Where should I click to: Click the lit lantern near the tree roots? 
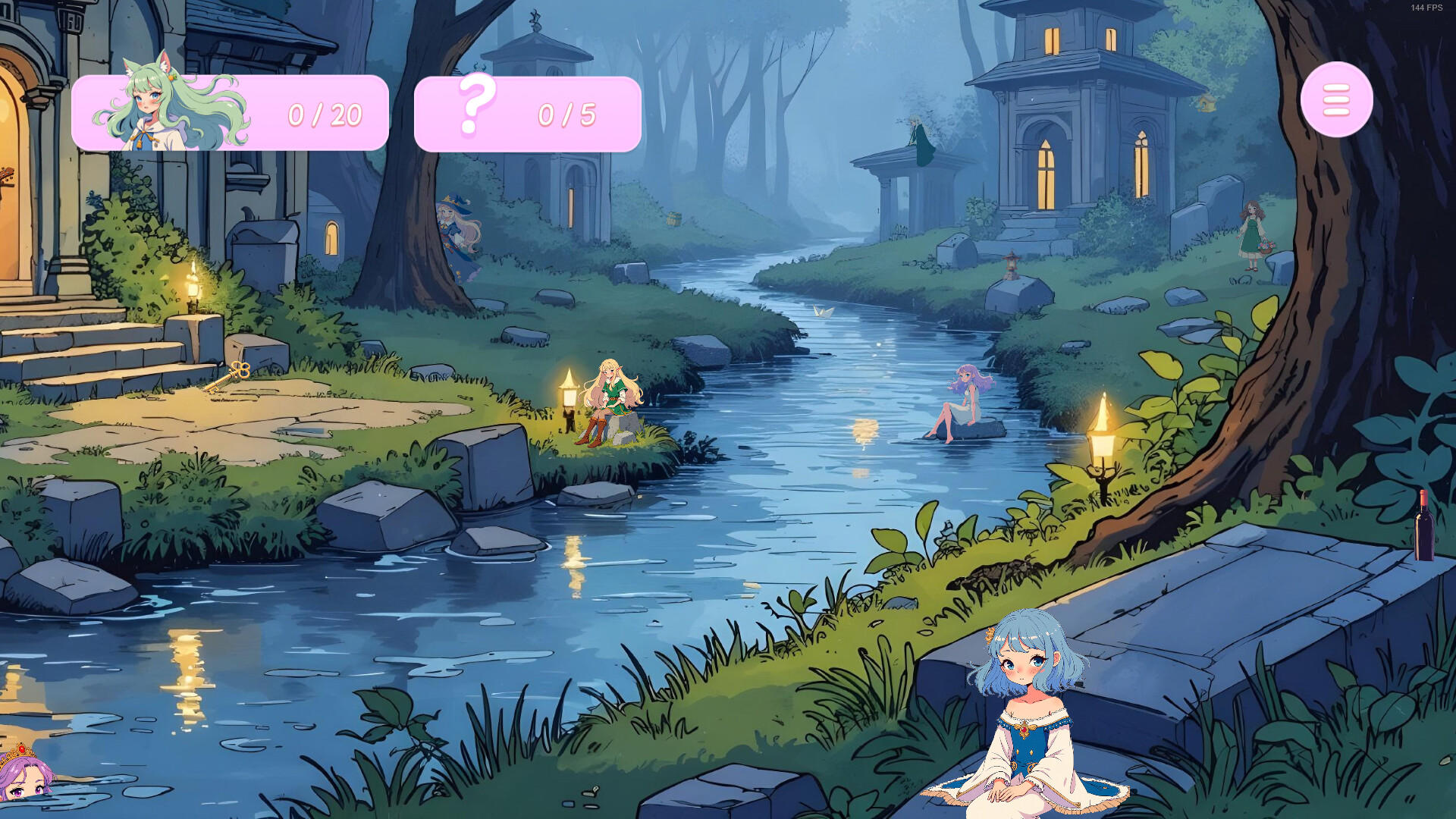[x=1103, y=446]
